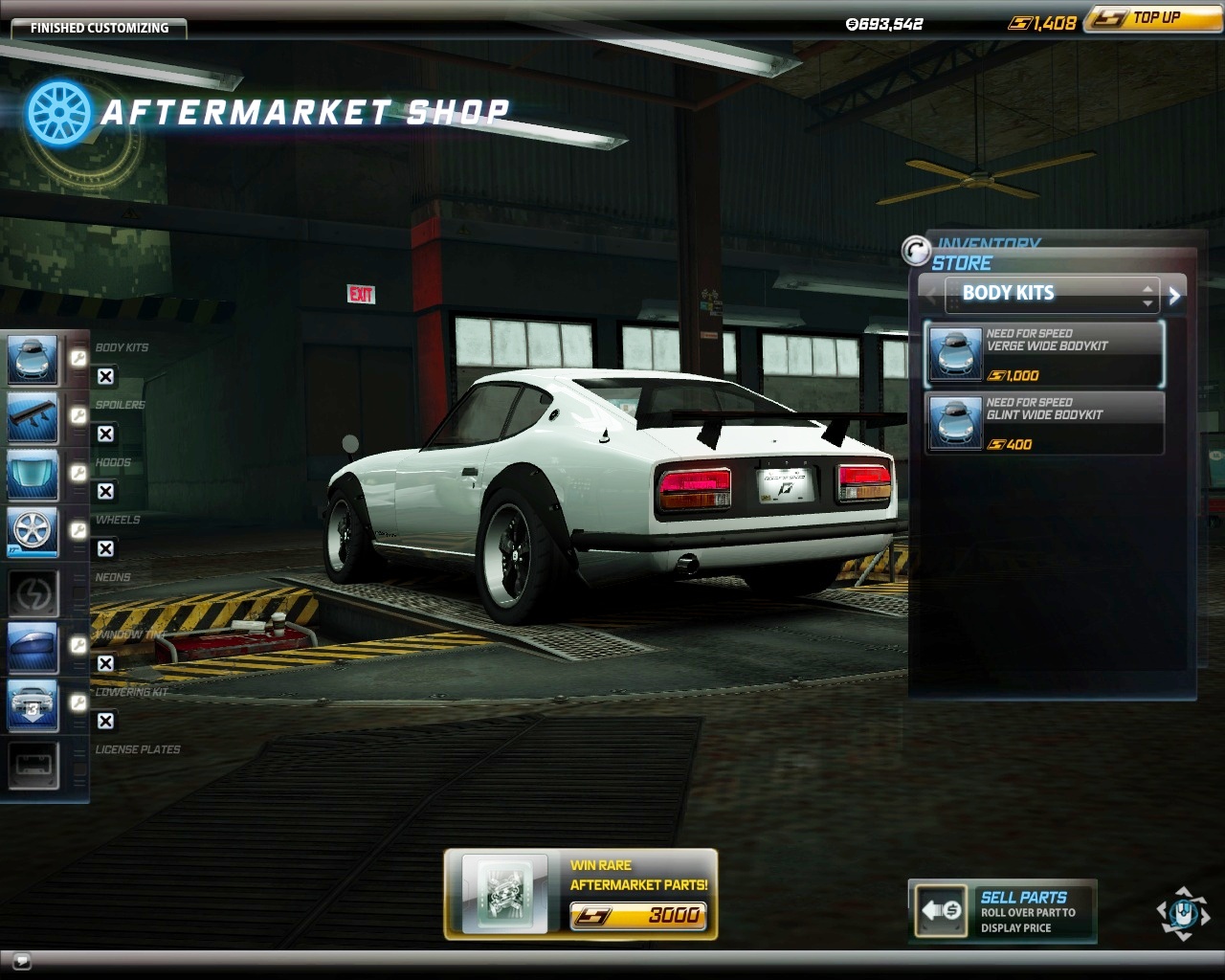The image size is (1225, 980).
Task: Go to next store category arrow
Action: (x=1175, y=296)
